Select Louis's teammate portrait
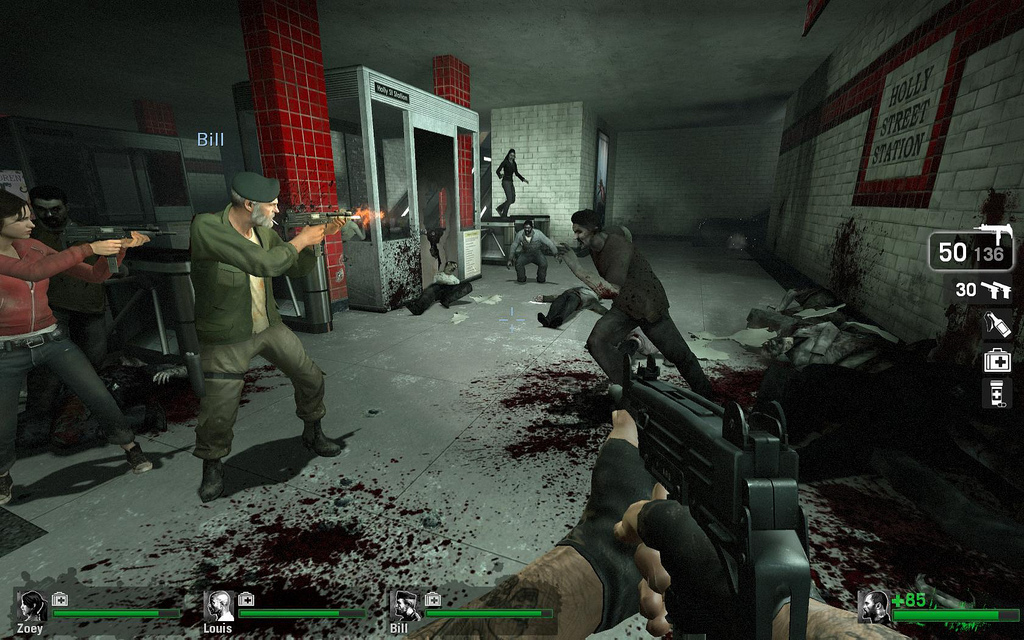Screen dimensions: 1024x640 pos(219,605)
